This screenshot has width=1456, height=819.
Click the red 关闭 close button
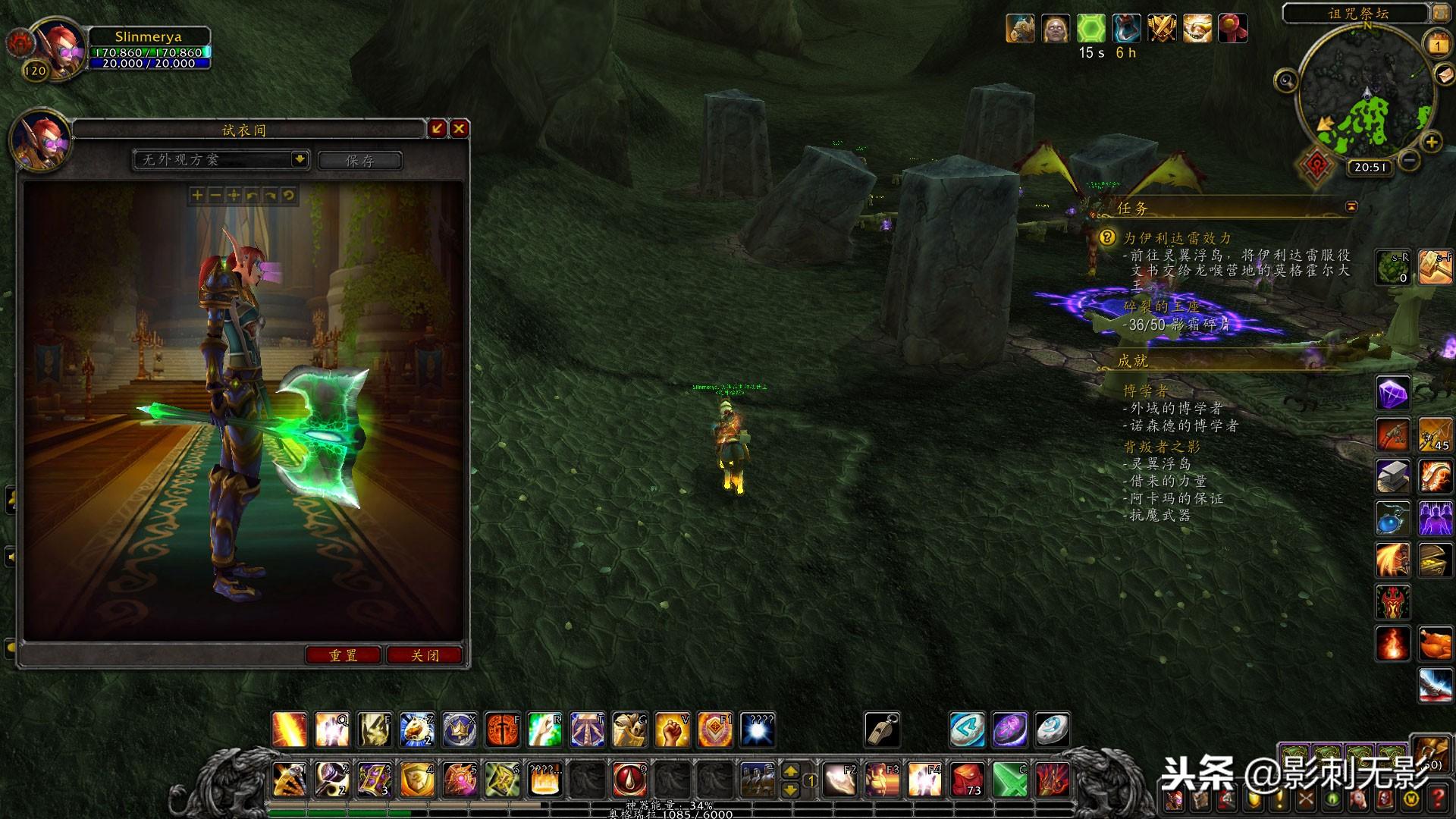pyautogui.click(x=425, y=655)
